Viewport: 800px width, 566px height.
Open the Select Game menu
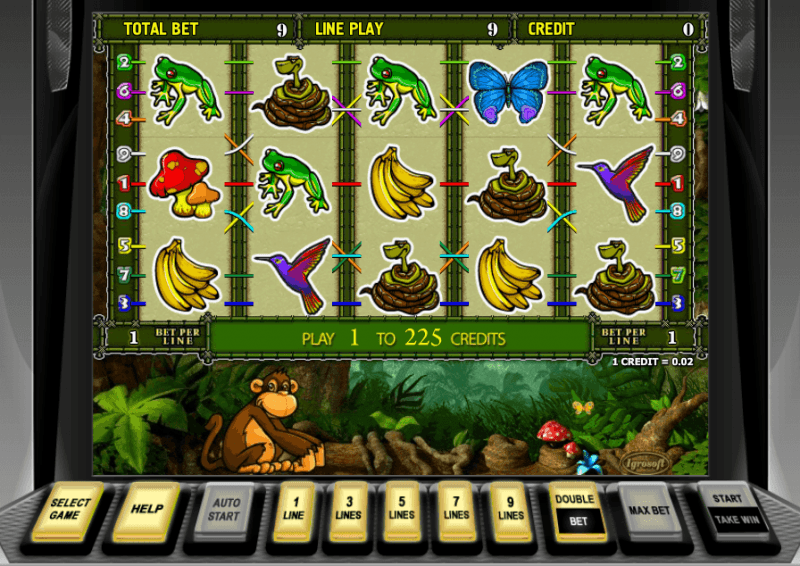[x=70, y=510]
